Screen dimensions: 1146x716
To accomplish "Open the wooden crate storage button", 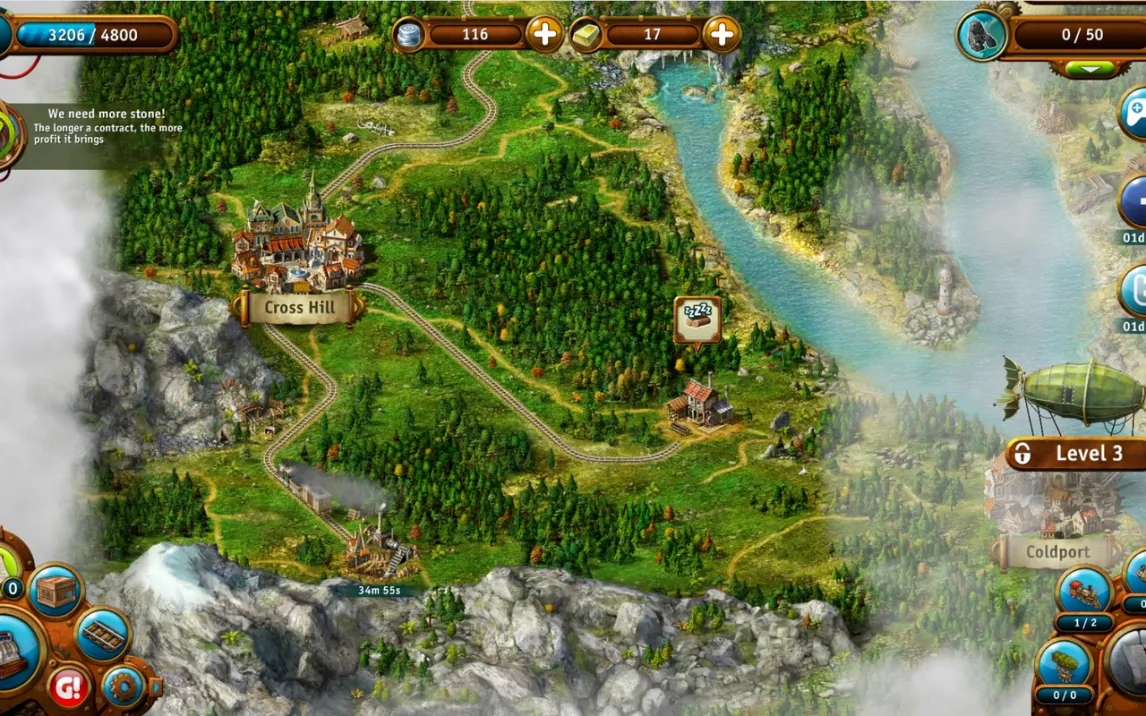I will pyautogui.click(x=56, y=591).
